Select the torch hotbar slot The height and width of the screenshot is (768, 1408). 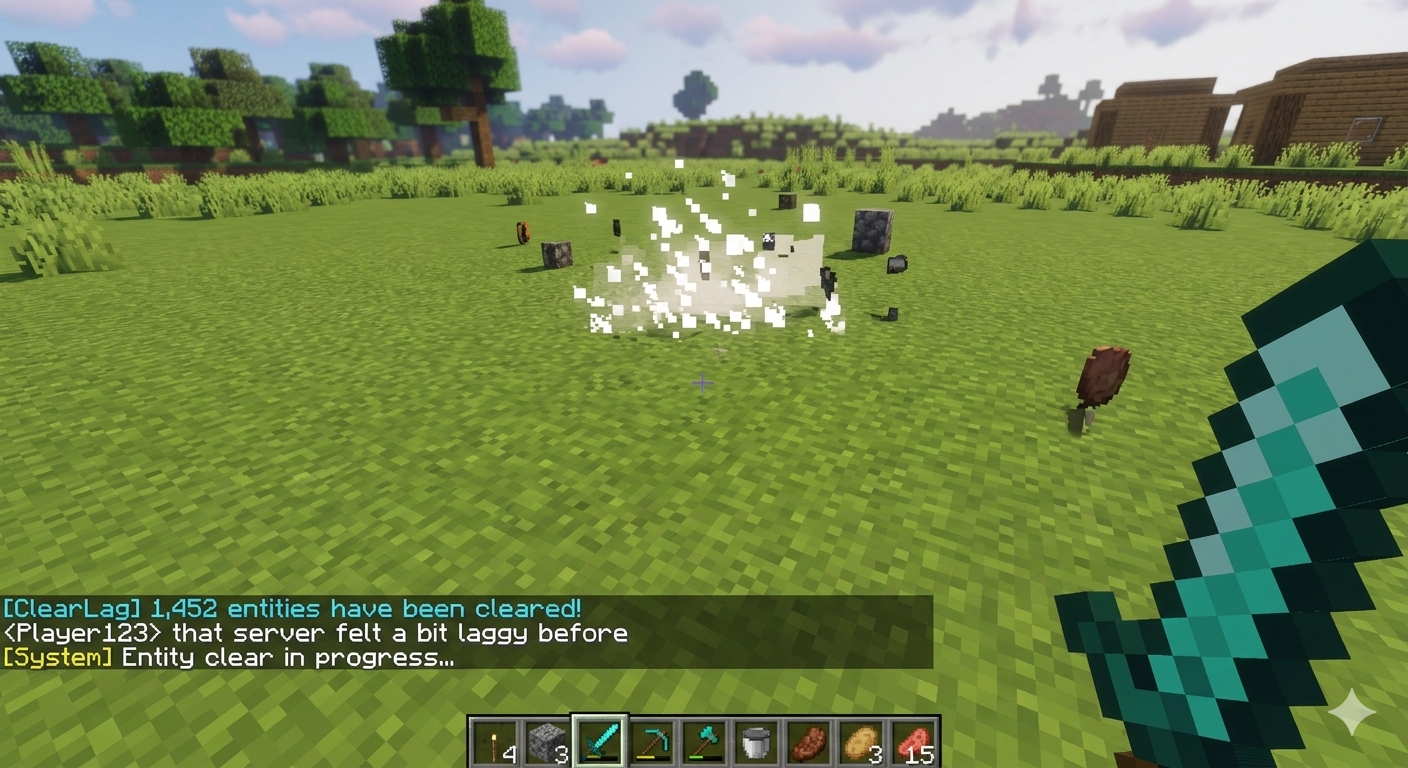(496, 743)
